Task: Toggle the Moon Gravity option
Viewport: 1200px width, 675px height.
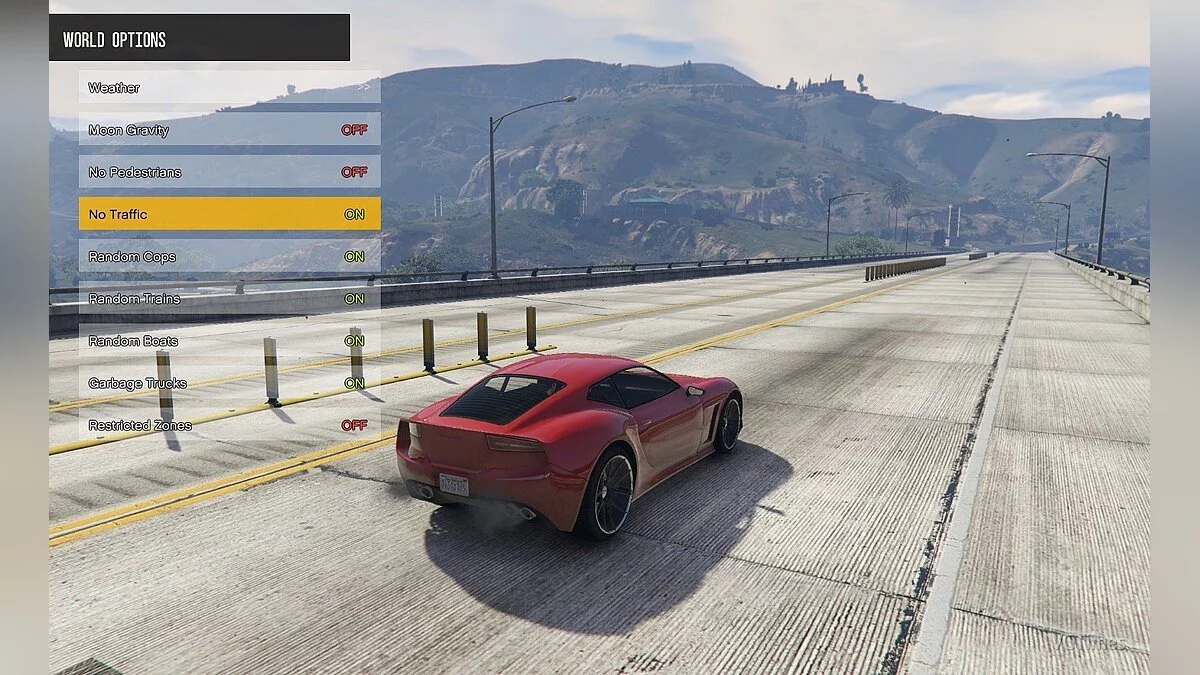Action: (229, 130)
